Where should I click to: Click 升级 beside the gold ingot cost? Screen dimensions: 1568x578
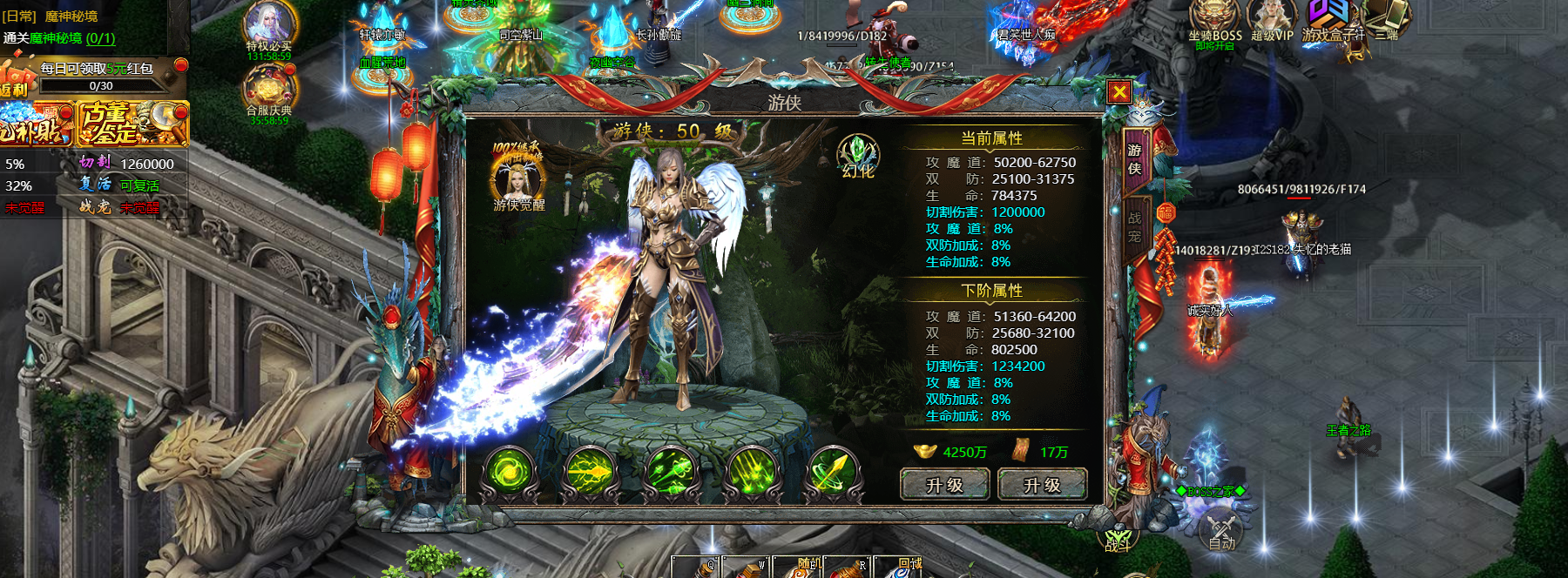pos(944,485)
